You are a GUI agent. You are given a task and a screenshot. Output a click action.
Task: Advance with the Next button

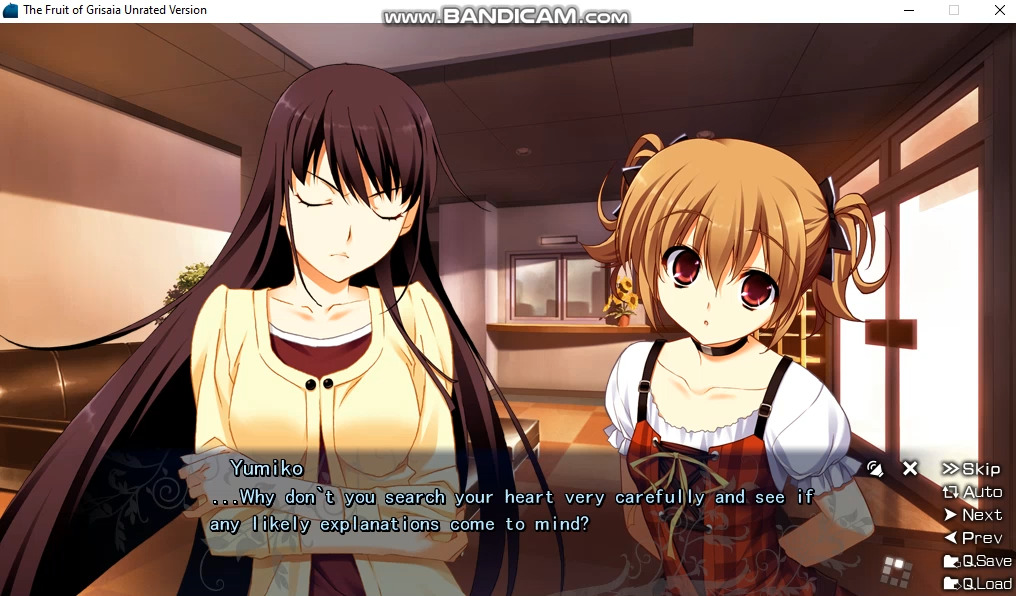tap(972, 515)
